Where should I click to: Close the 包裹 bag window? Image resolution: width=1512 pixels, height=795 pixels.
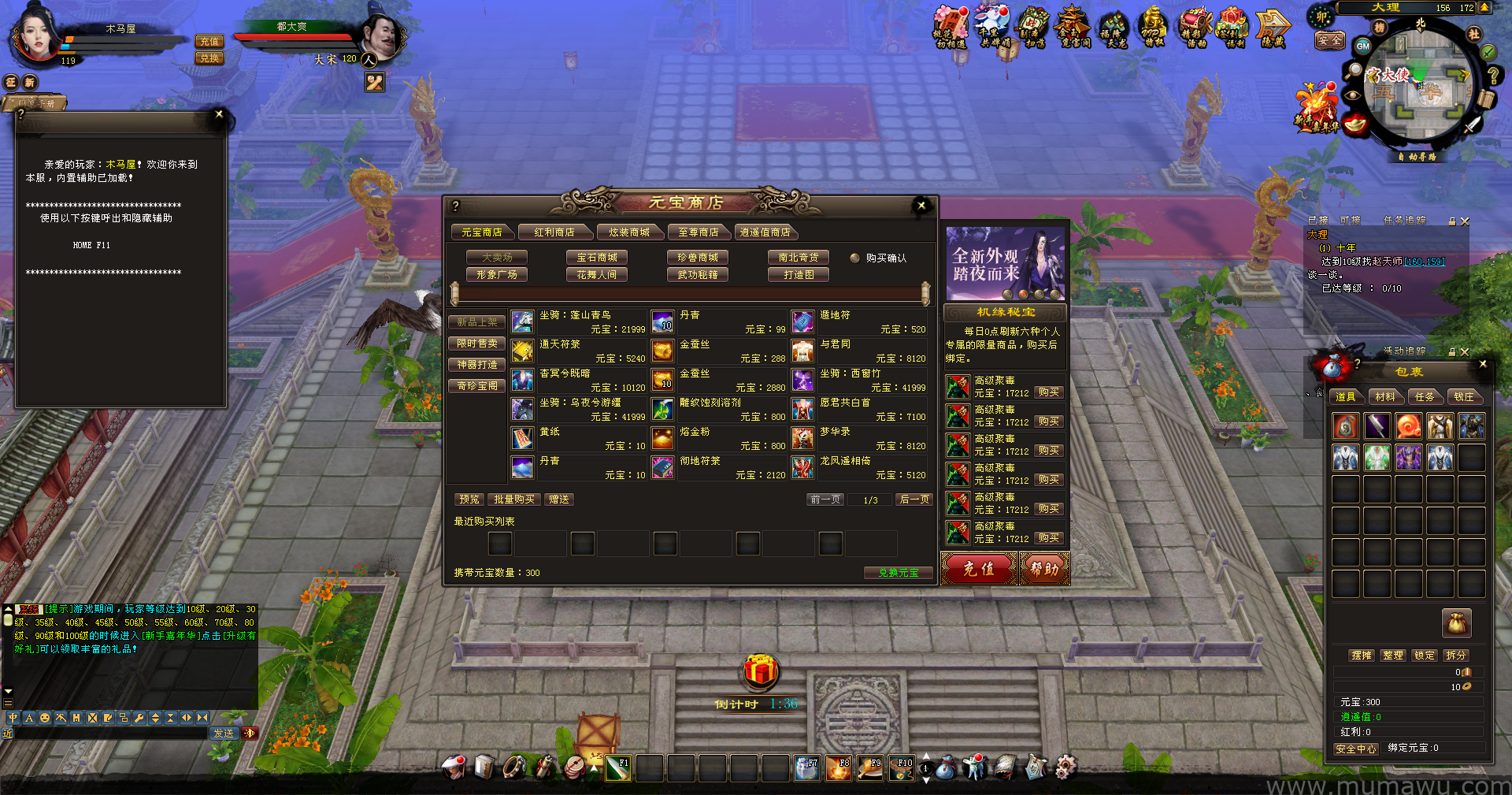[x=1483, y=364]
